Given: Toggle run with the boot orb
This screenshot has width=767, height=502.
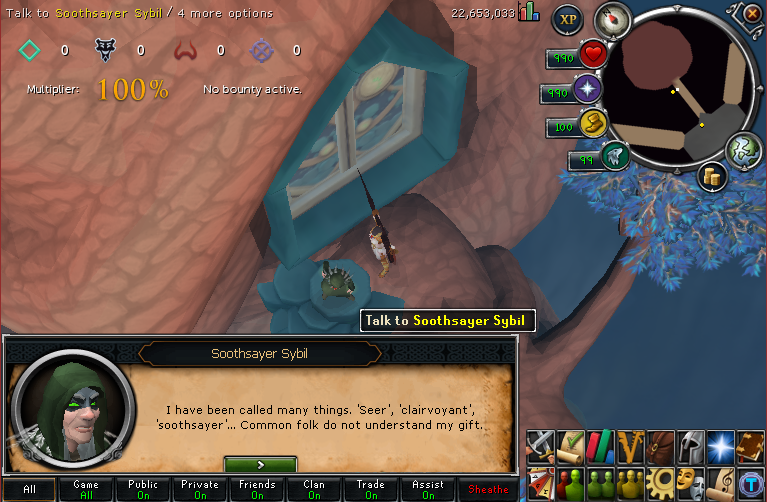Looking at the screenshot, I should point(592,125).
